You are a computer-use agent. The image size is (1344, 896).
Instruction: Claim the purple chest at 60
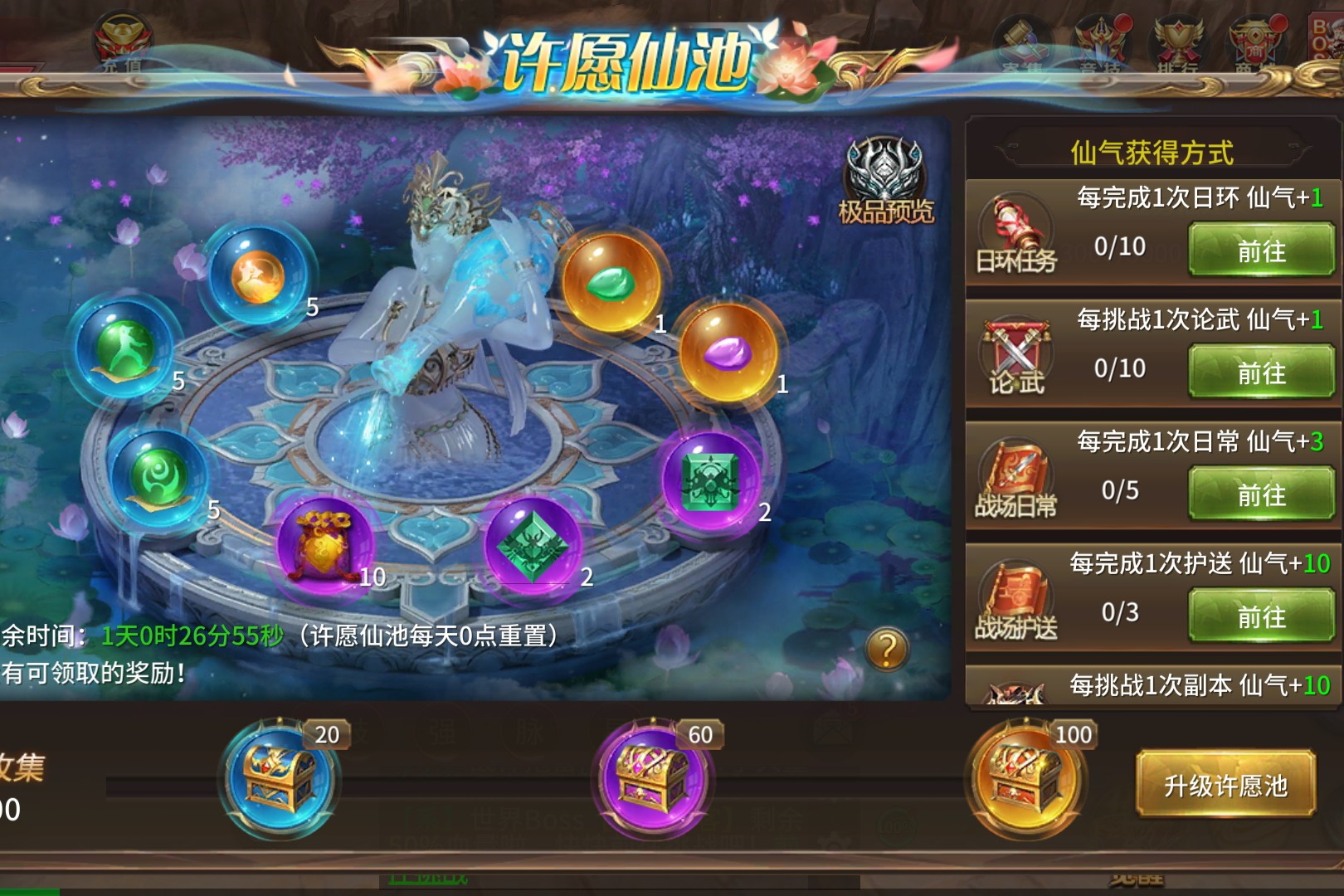tap(652, 778)
